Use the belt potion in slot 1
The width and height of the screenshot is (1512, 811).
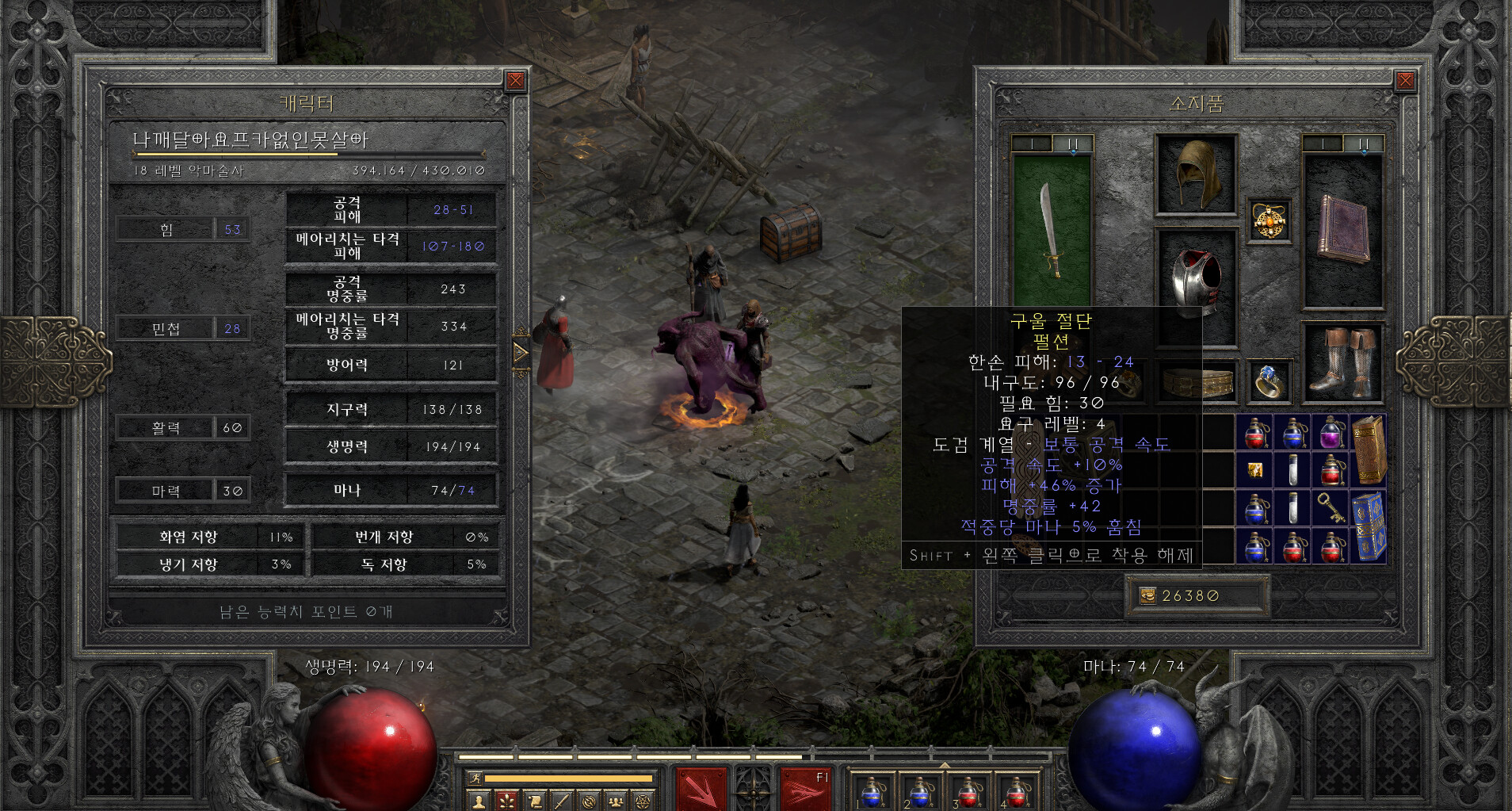click(872, 790)
